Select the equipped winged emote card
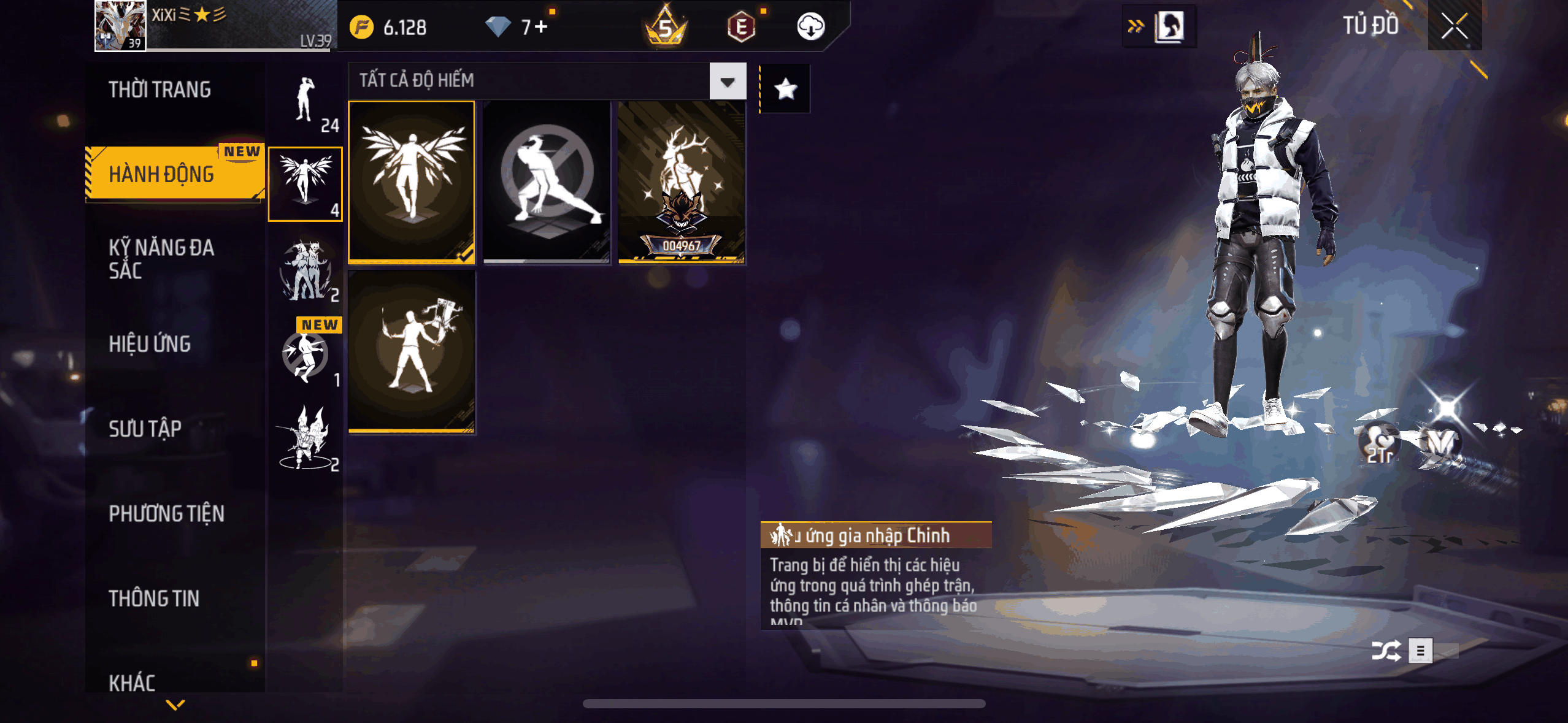Viewport: 1568px width, 723px height. click(x=412, y=182)
